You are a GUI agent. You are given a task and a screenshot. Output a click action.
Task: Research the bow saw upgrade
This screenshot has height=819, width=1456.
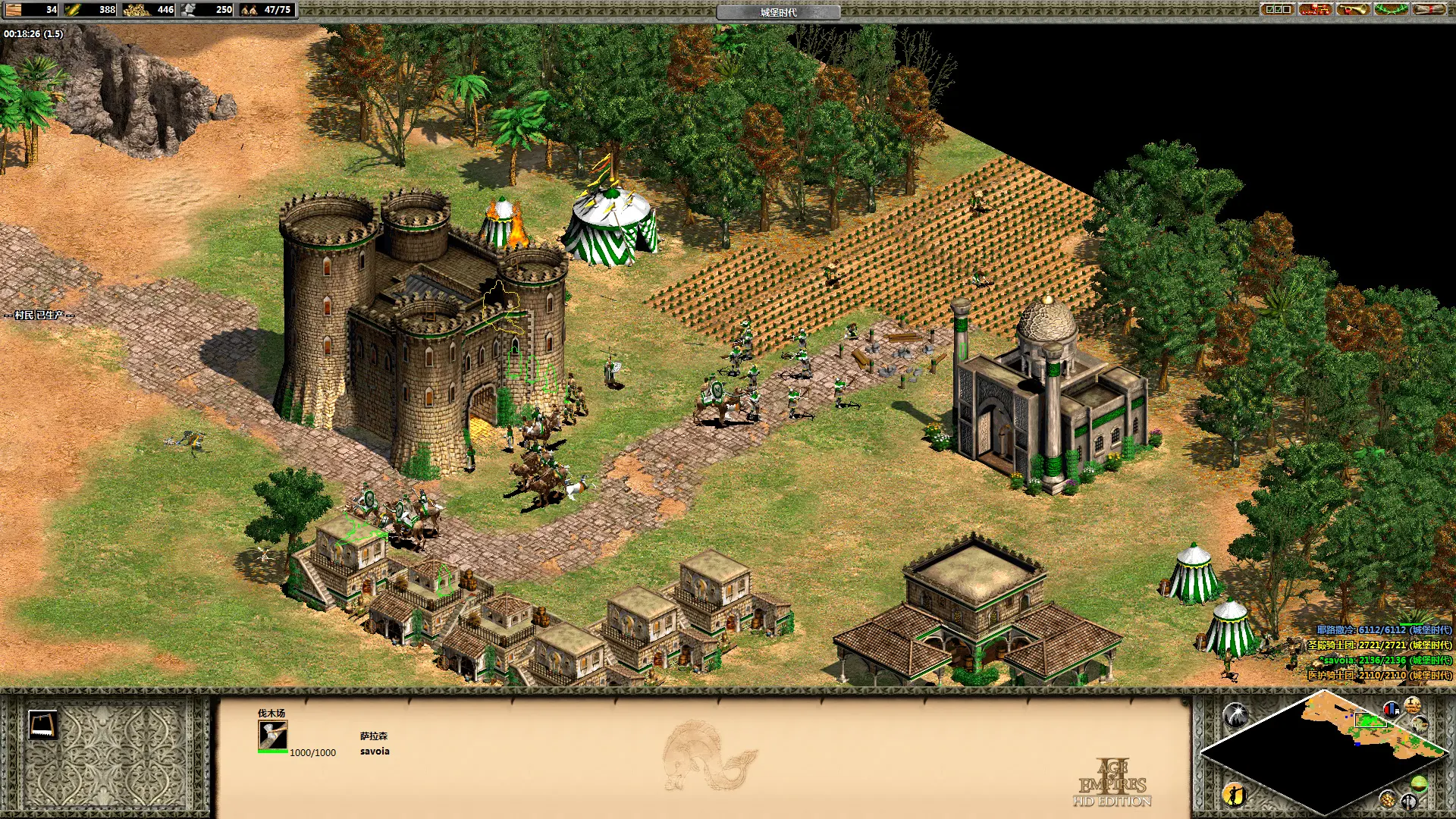click(x=42, y=725)
